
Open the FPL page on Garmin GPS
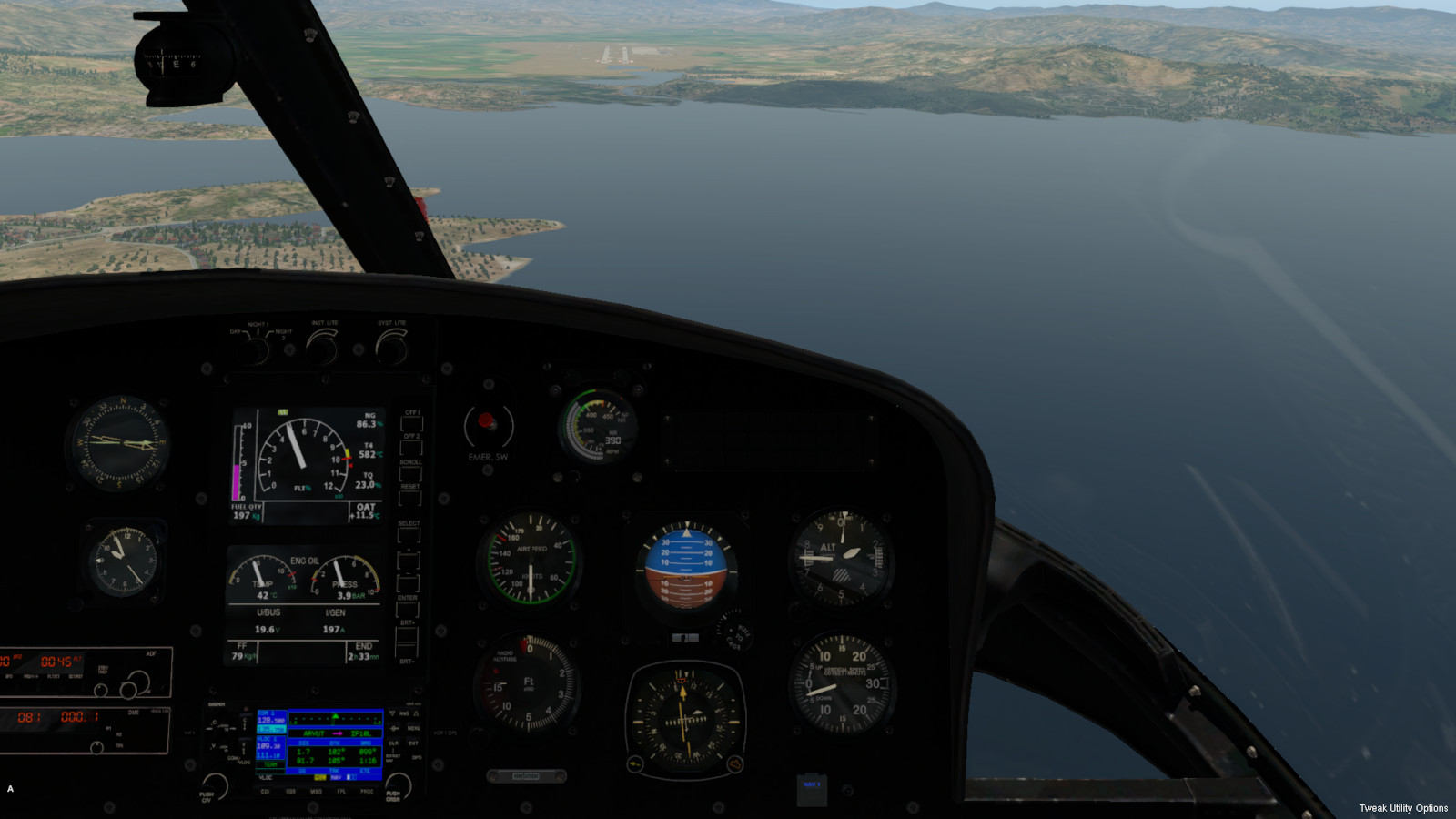click(x=341, y=792)
